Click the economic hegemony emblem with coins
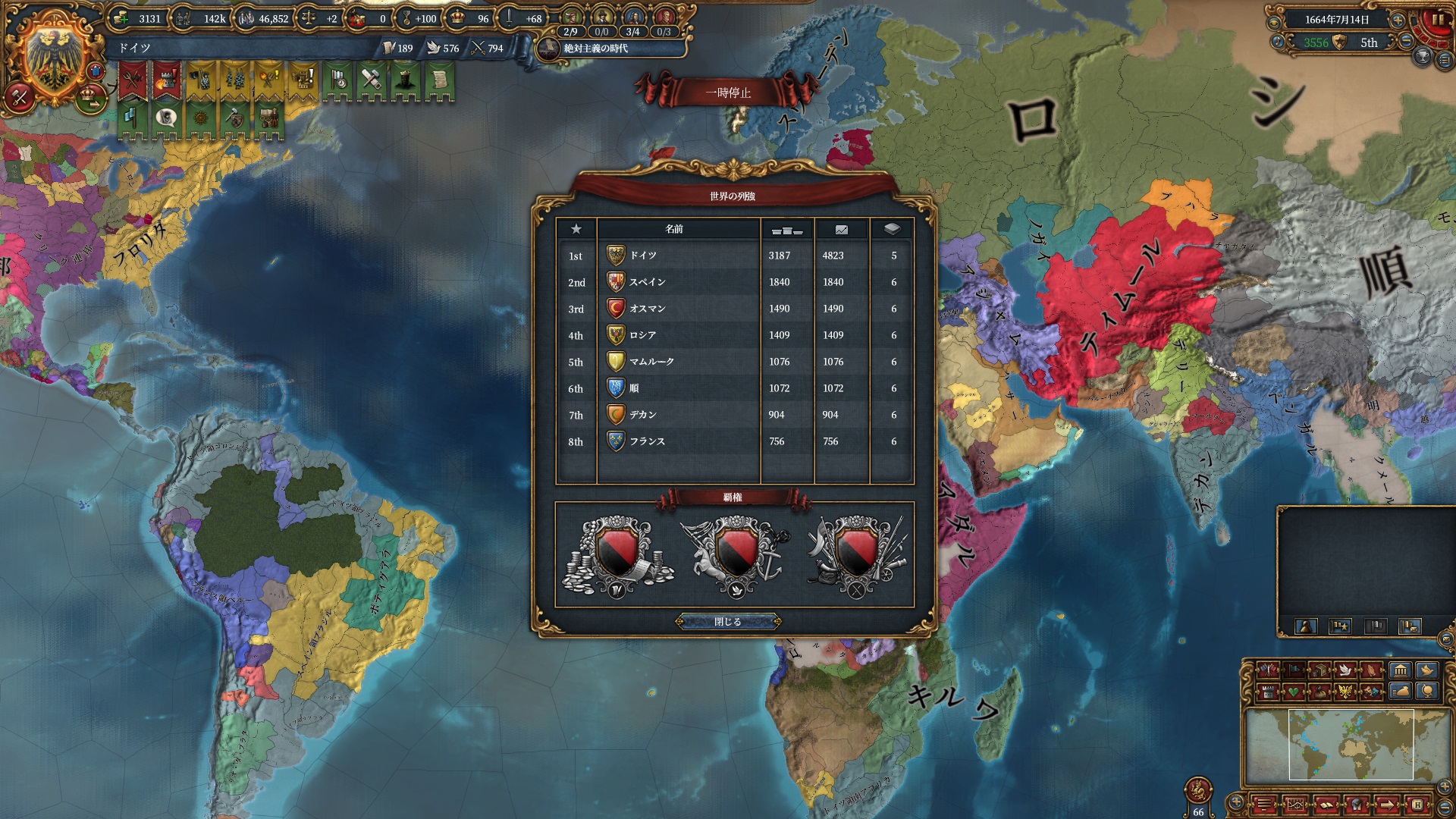1456x819 pixels. [617, 556]
